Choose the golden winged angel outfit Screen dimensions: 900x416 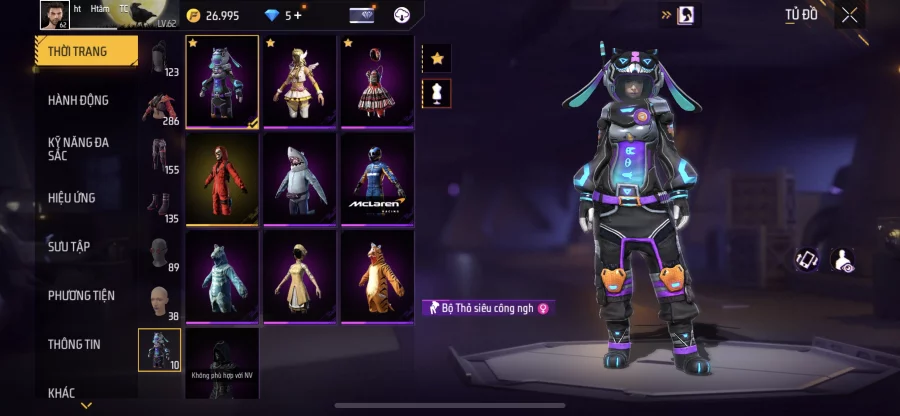tap(299, 82)
